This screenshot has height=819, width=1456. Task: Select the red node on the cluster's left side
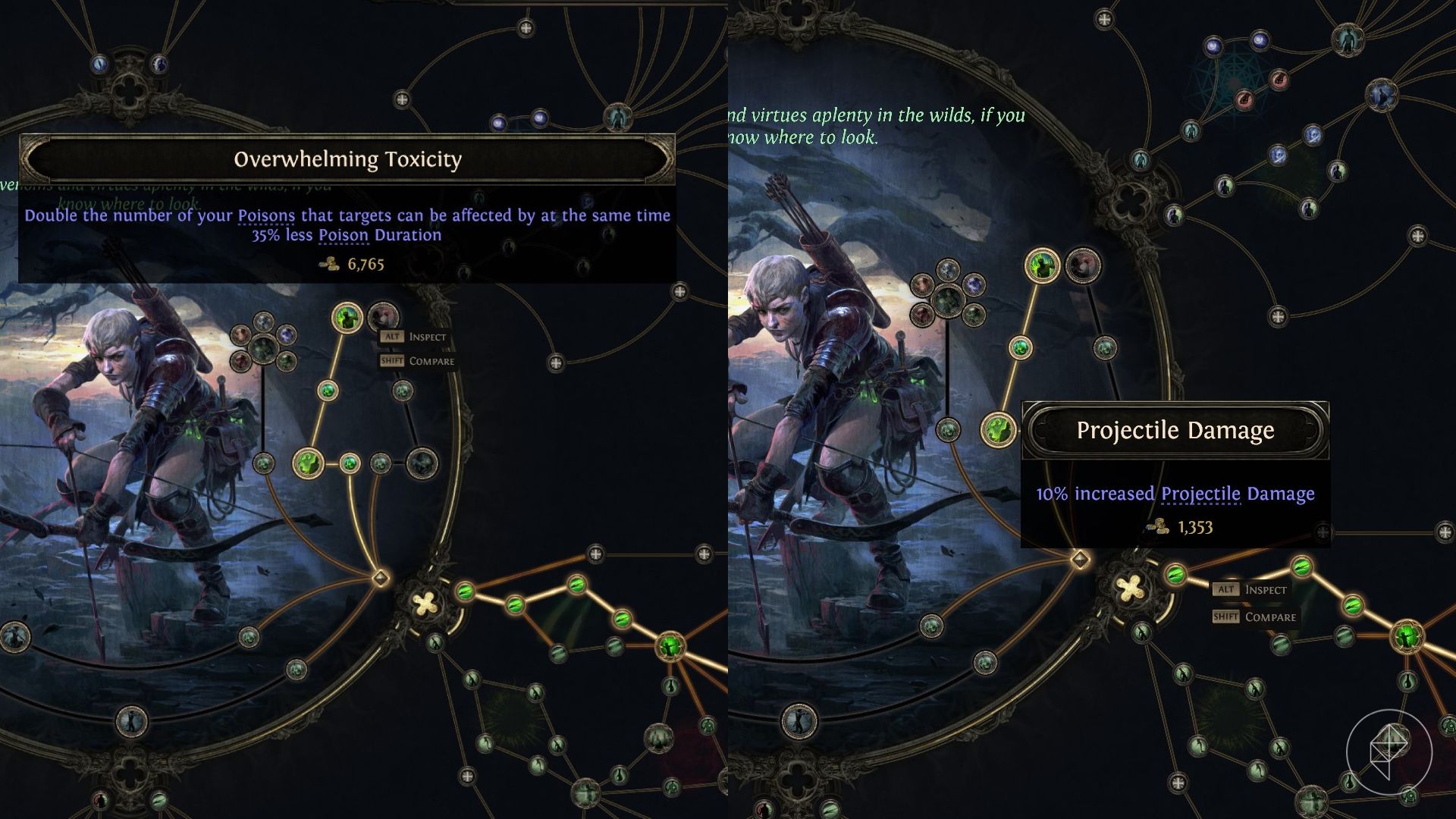[x=240, y=334]
